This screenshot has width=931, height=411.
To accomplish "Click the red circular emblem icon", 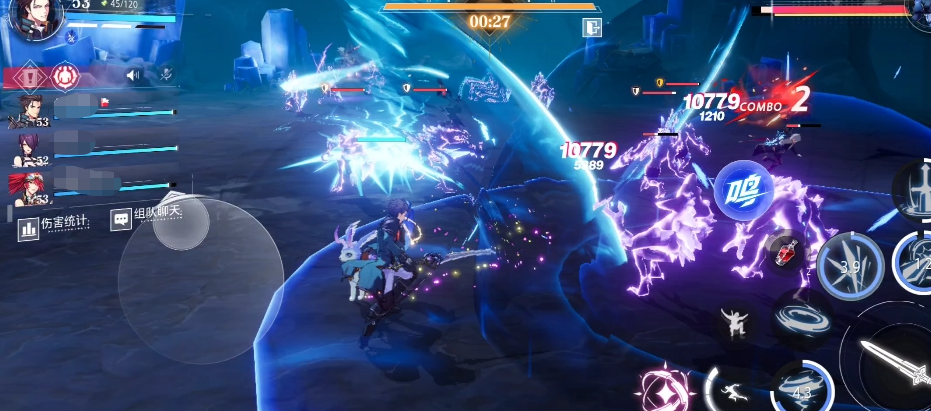I will click(66, 75).
